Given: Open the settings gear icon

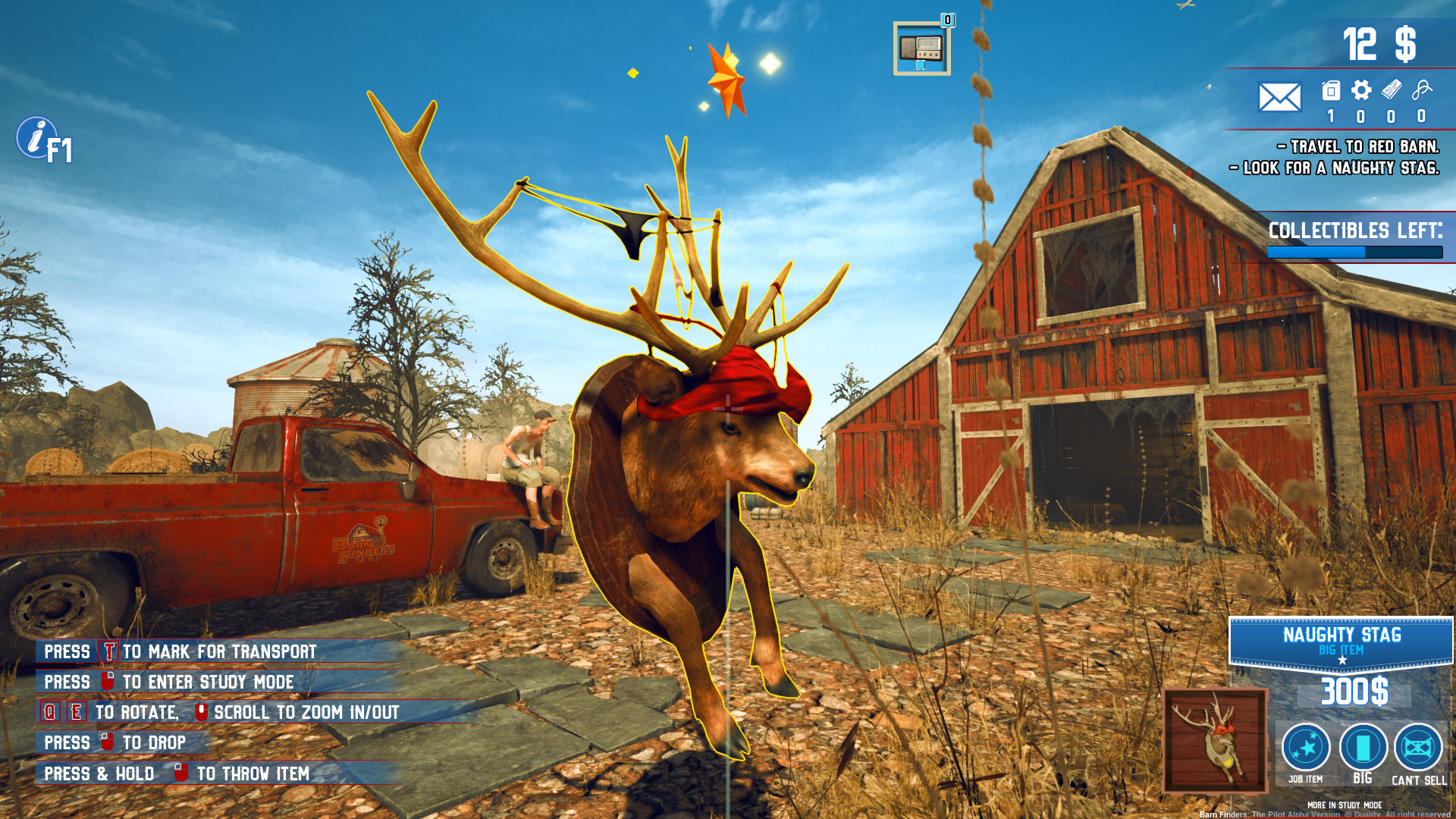Looking at the screenshot, I should click(1361, 89).
